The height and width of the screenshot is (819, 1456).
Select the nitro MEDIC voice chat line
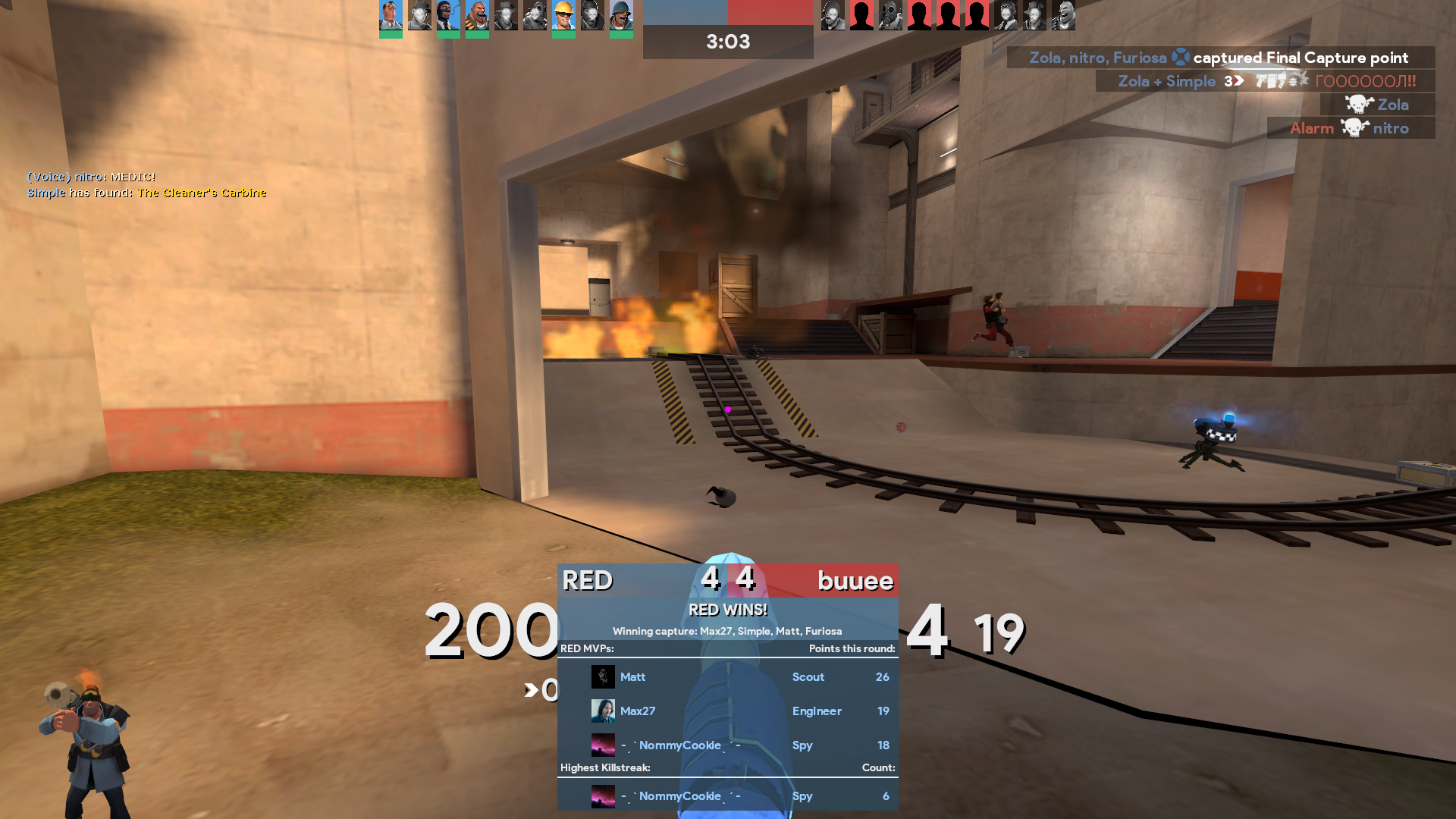coord(91,177)
